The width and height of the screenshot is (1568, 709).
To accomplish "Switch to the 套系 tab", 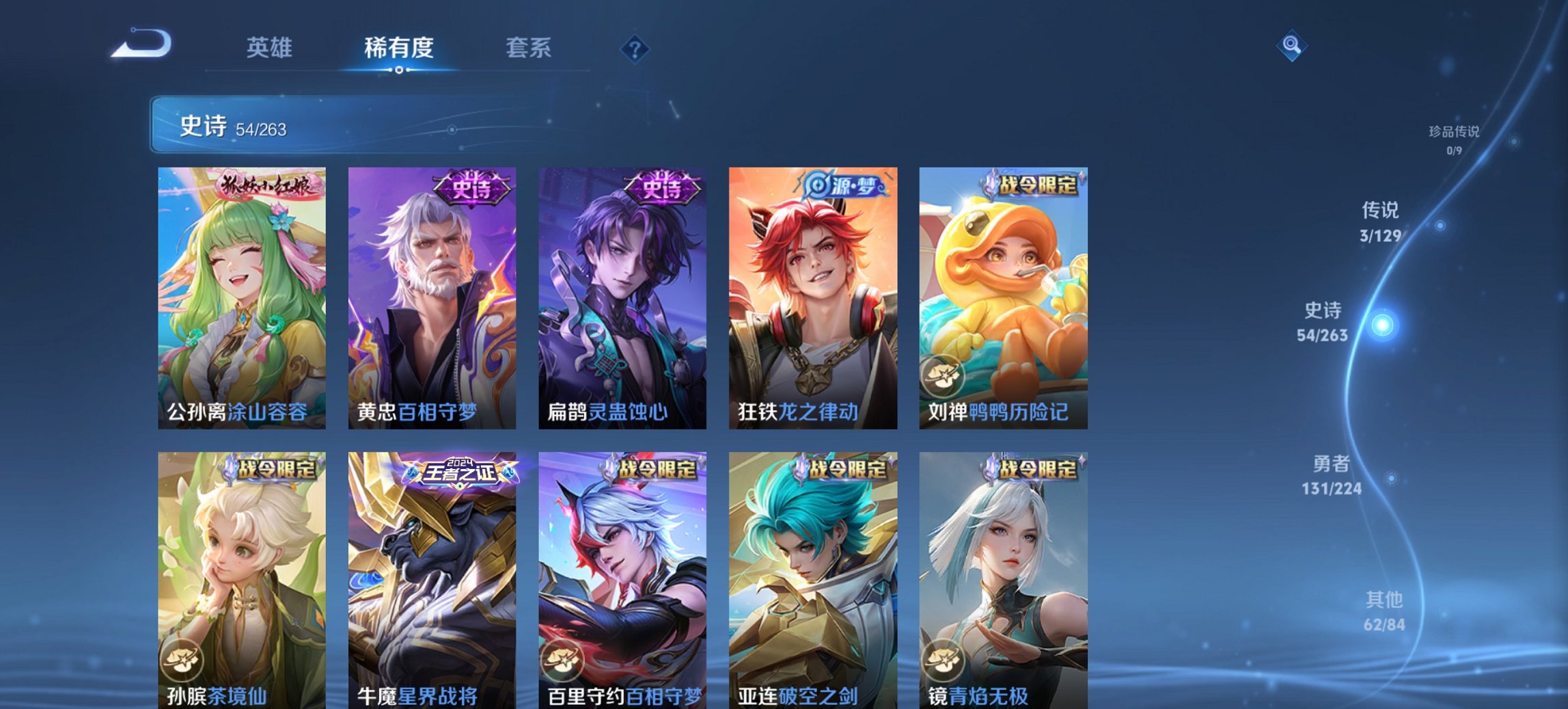I will tap(529, 48).
